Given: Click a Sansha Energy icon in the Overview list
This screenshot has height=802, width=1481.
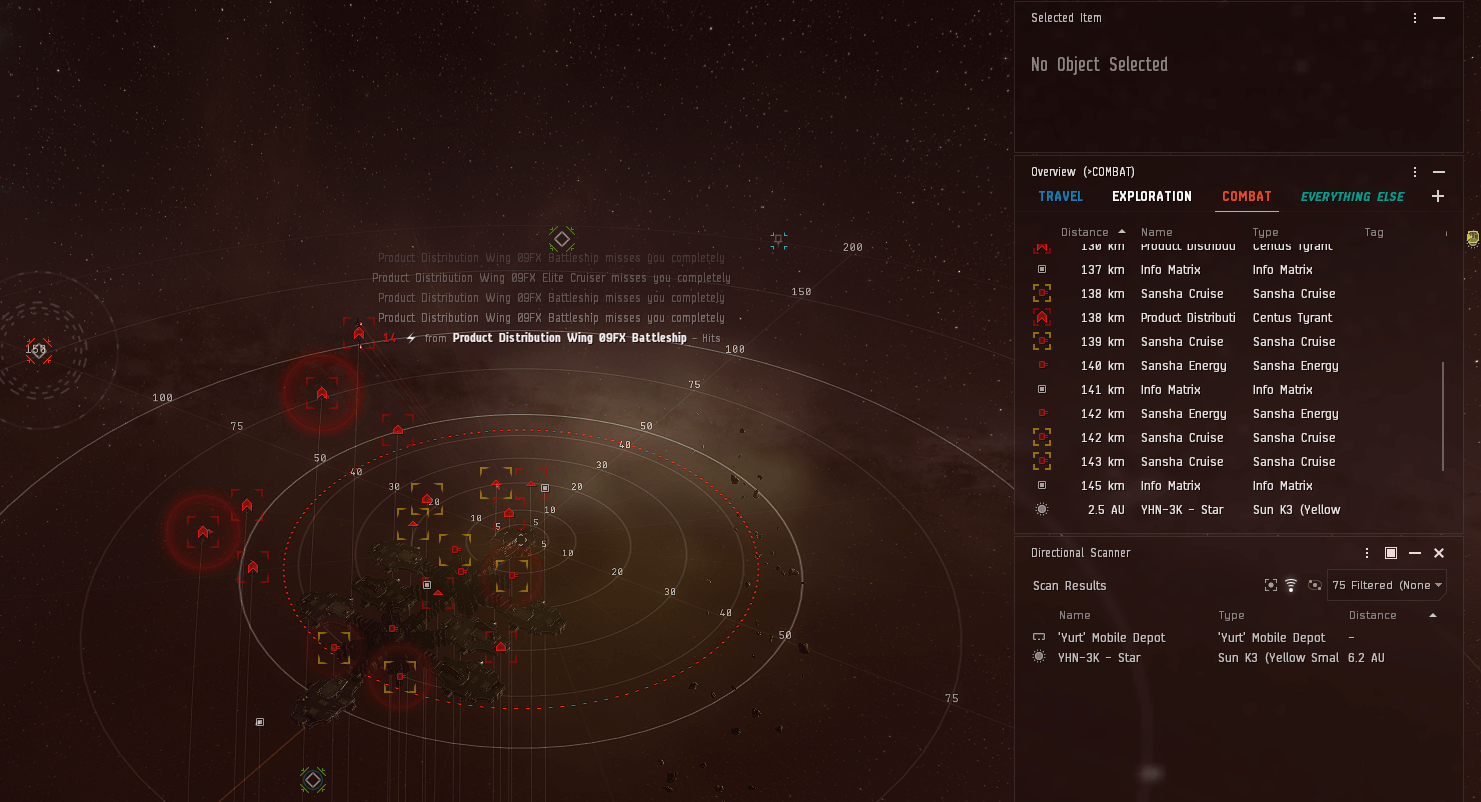Looking at the screenshot, I should pos(1041,365).
